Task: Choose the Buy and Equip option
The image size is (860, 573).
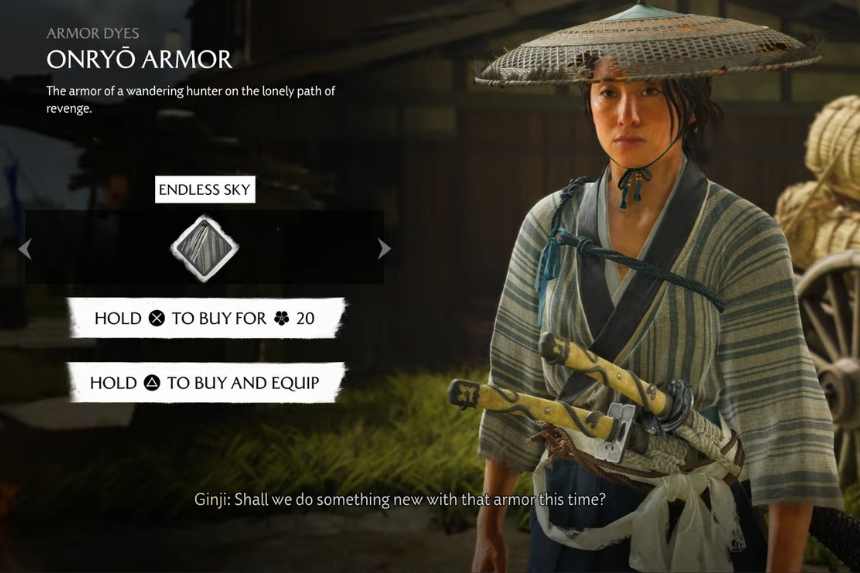Action: pos(205,383)
